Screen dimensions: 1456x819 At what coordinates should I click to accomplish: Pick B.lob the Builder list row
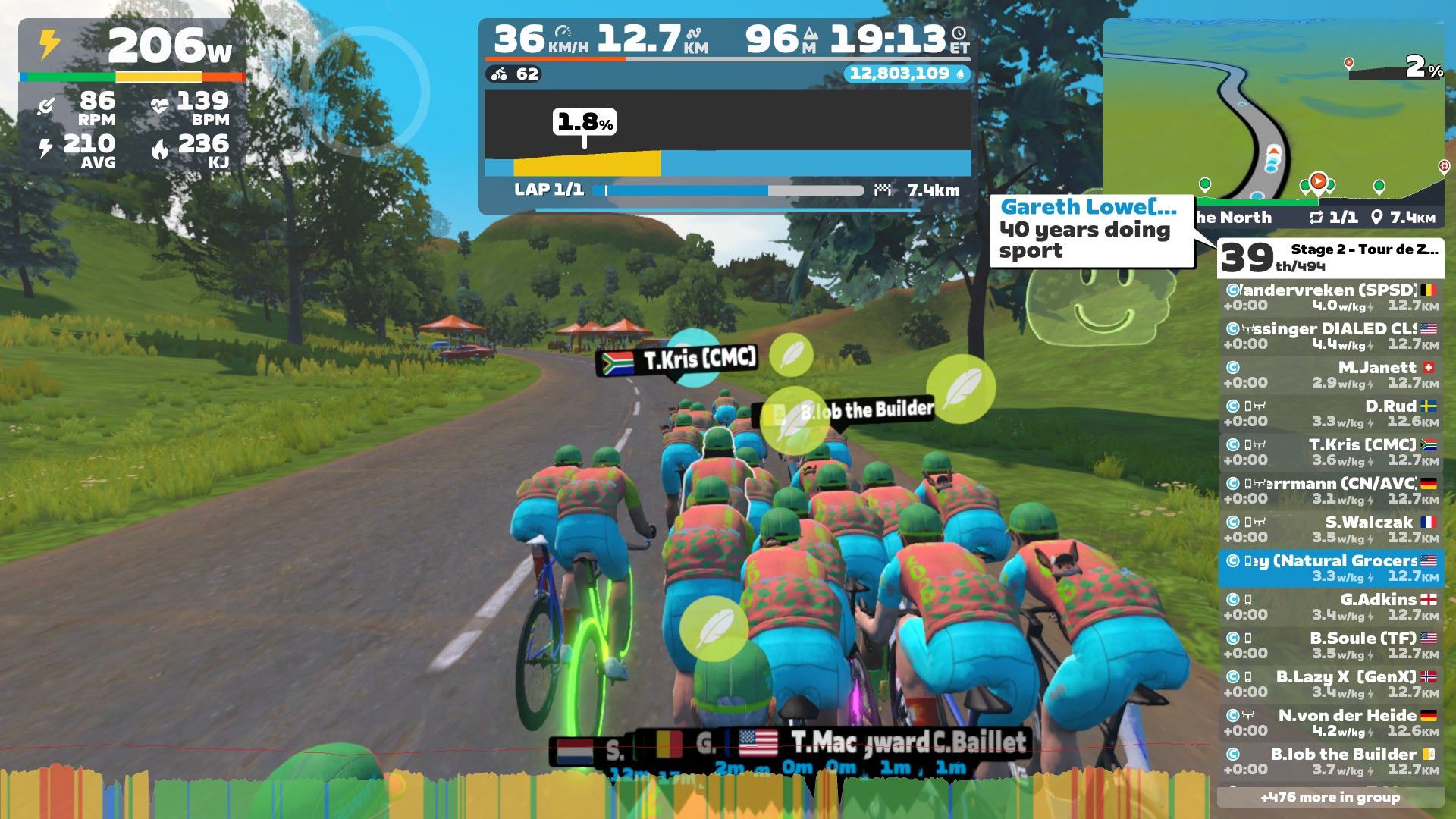(x=1330, y=761)
